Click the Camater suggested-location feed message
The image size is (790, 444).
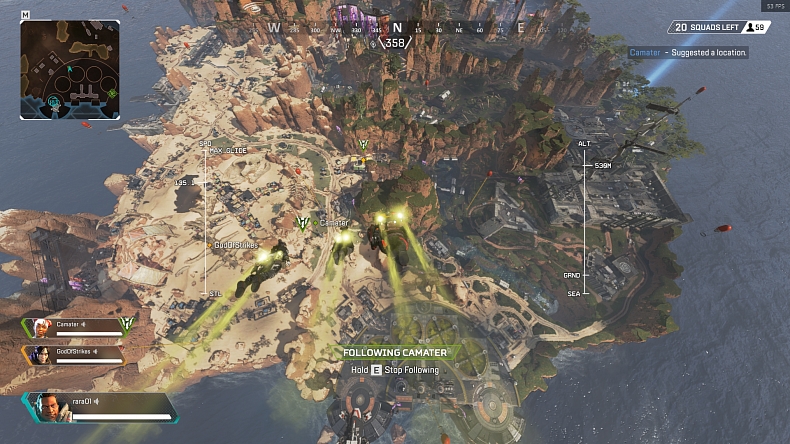[688, 52]
